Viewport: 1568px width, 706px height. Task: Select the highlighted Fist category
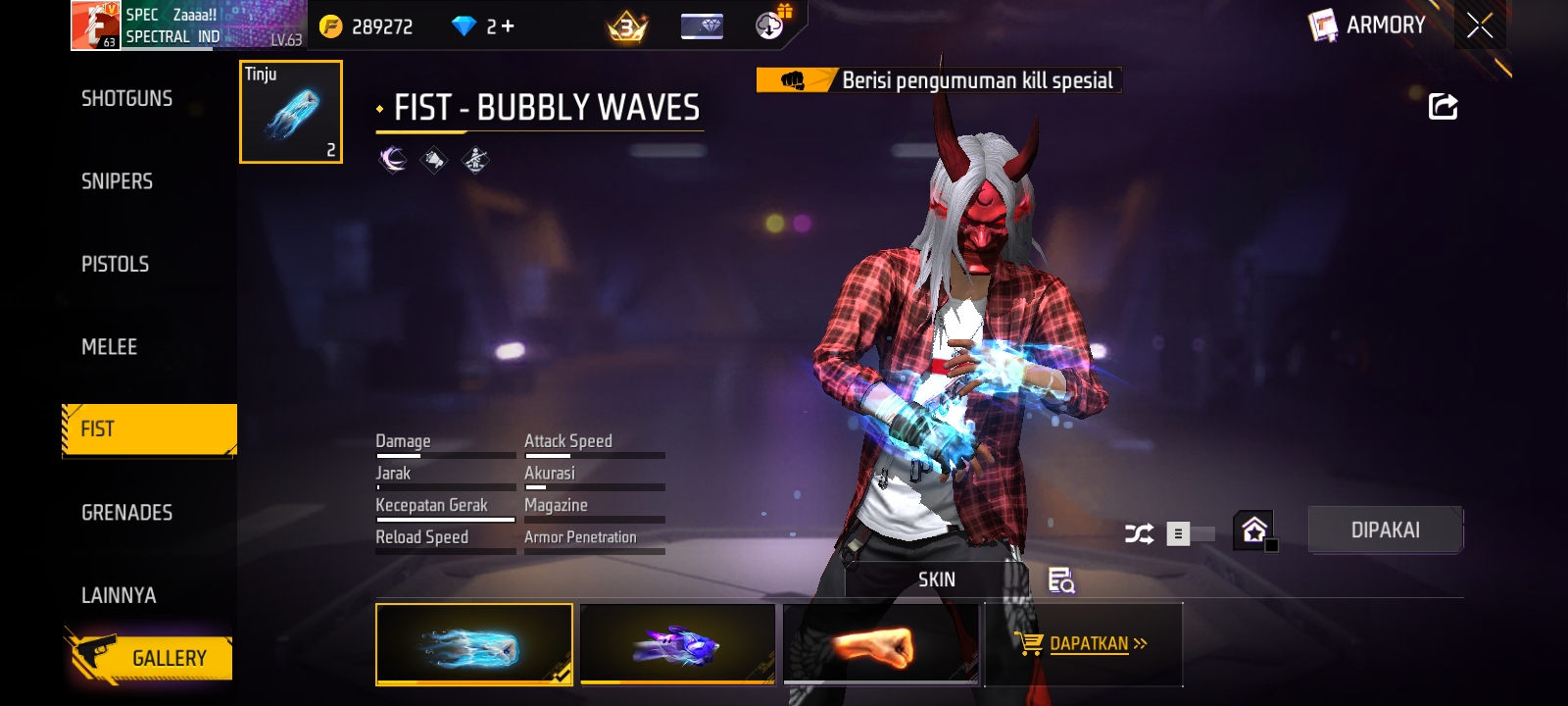[149, 429]
